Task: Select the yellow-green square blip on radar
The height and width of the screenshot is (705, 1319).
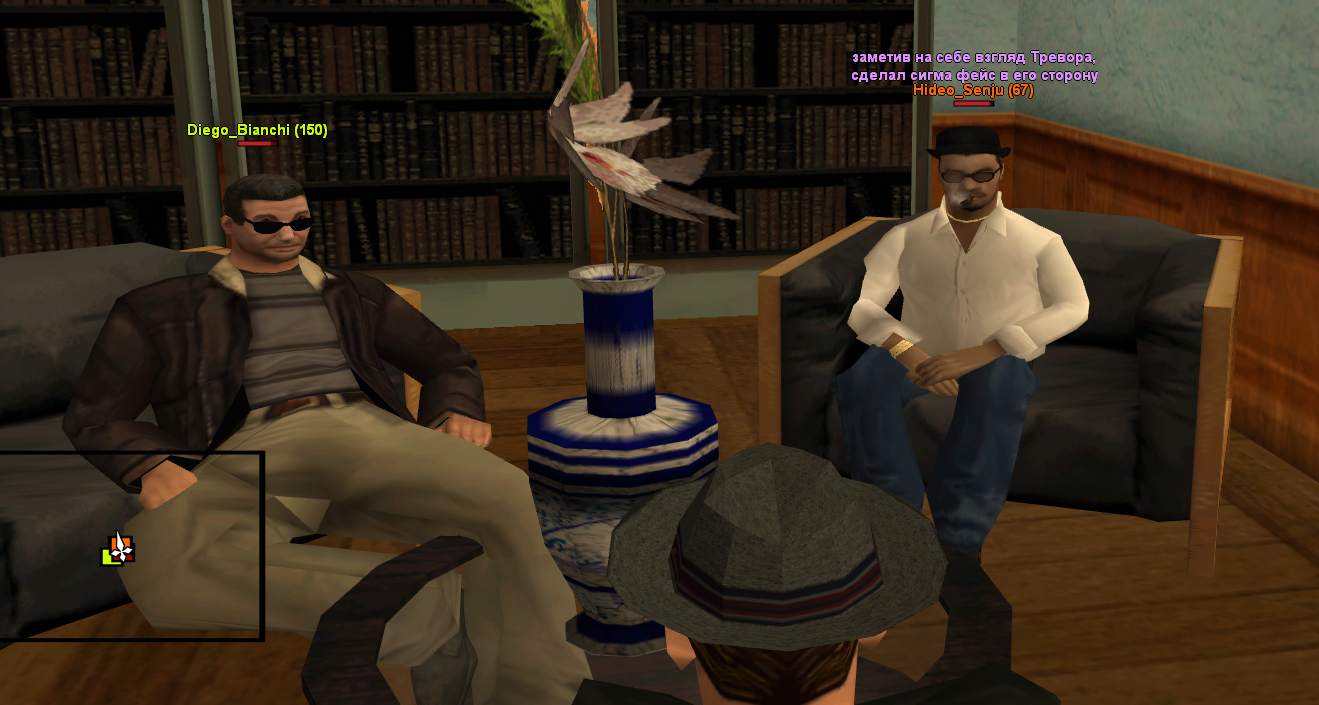Action: click(x=108, y=558)
